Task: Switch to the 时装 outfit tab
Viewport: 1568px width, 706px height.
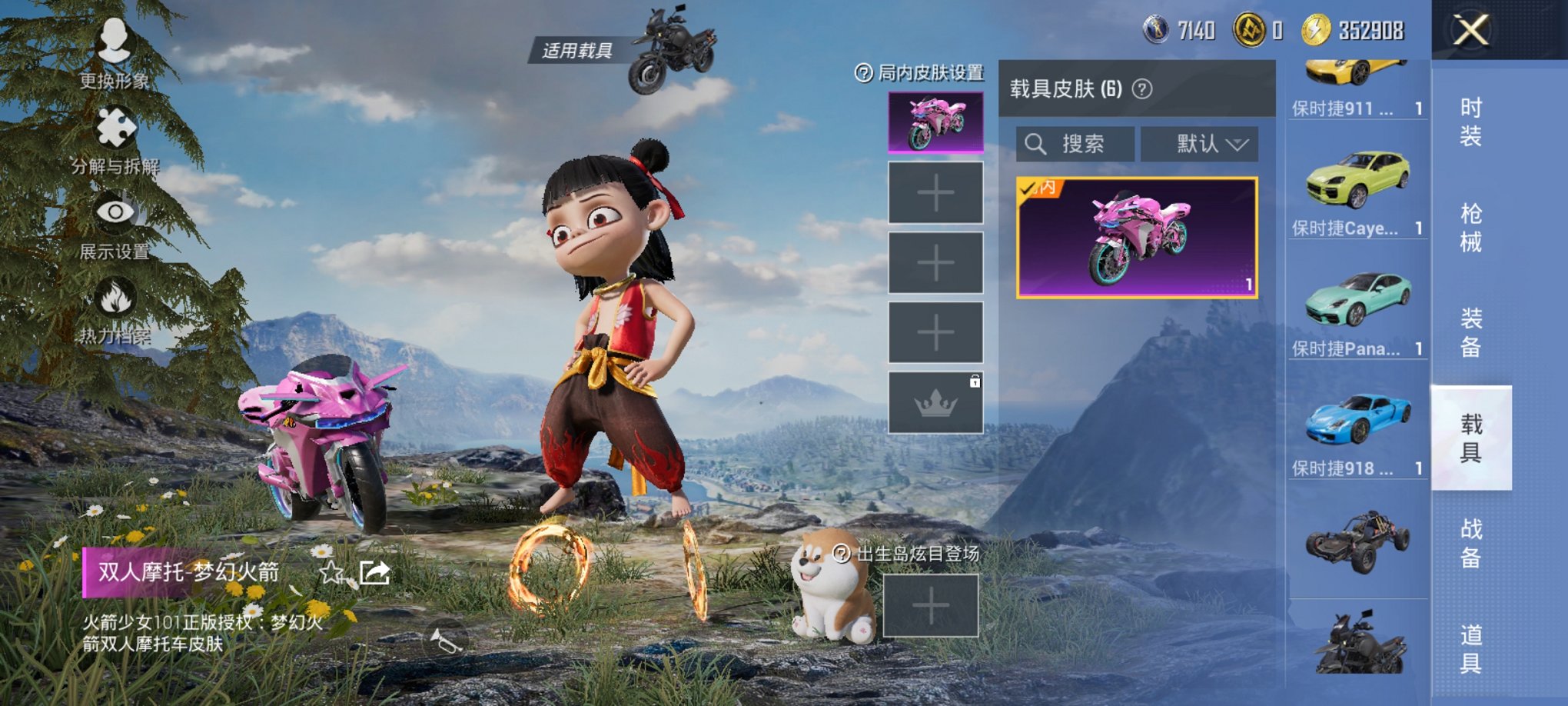Action: coord(1470,122)
